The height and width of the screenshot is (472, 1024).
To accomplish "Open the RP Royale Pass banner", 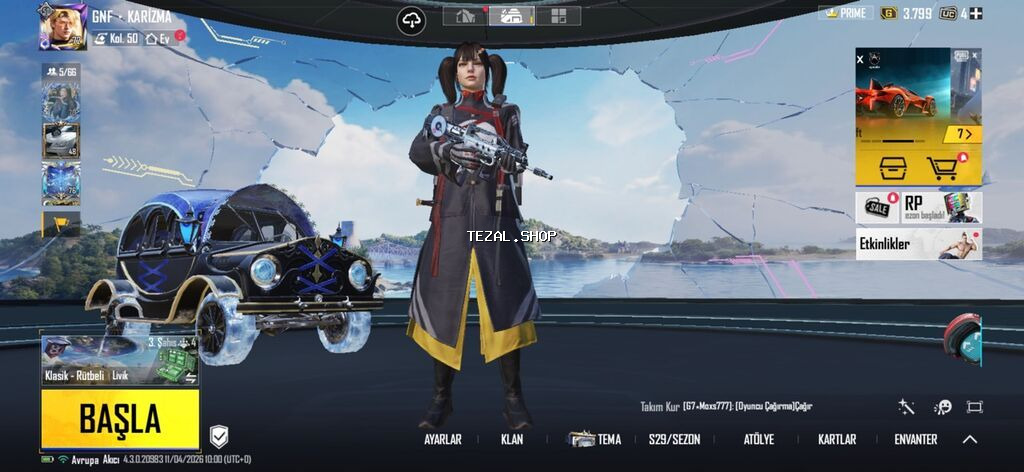I will [942, 207].
